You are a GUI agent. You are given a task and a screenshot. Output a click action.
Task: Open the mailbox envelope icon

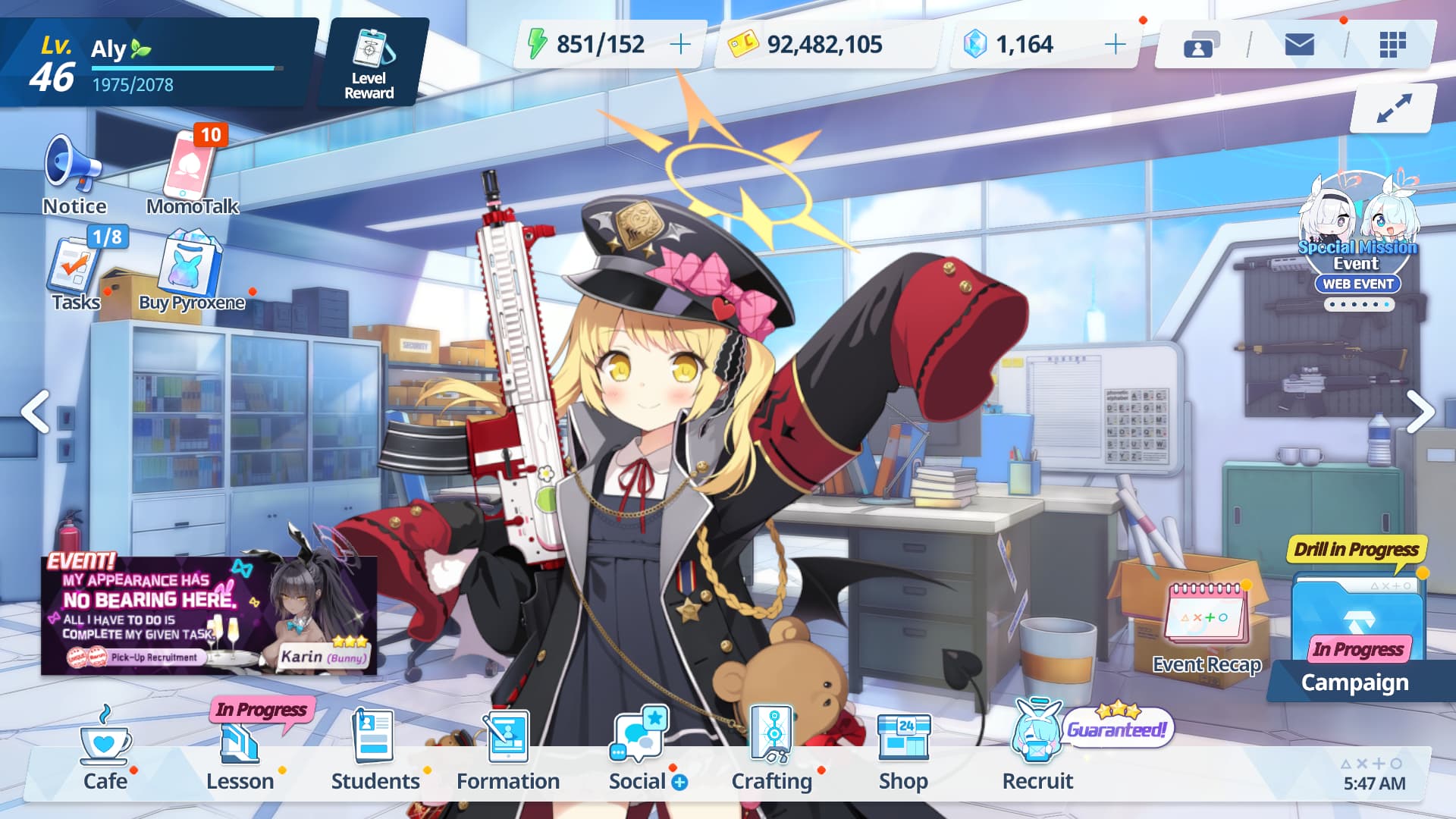[x=1299, y=45]
